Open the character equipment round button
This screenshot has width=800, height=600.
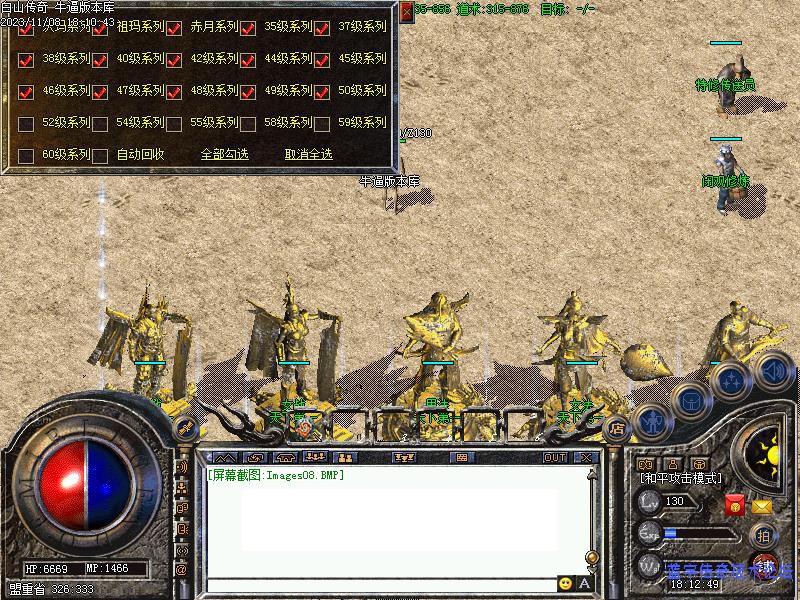[x=651, y=422]
